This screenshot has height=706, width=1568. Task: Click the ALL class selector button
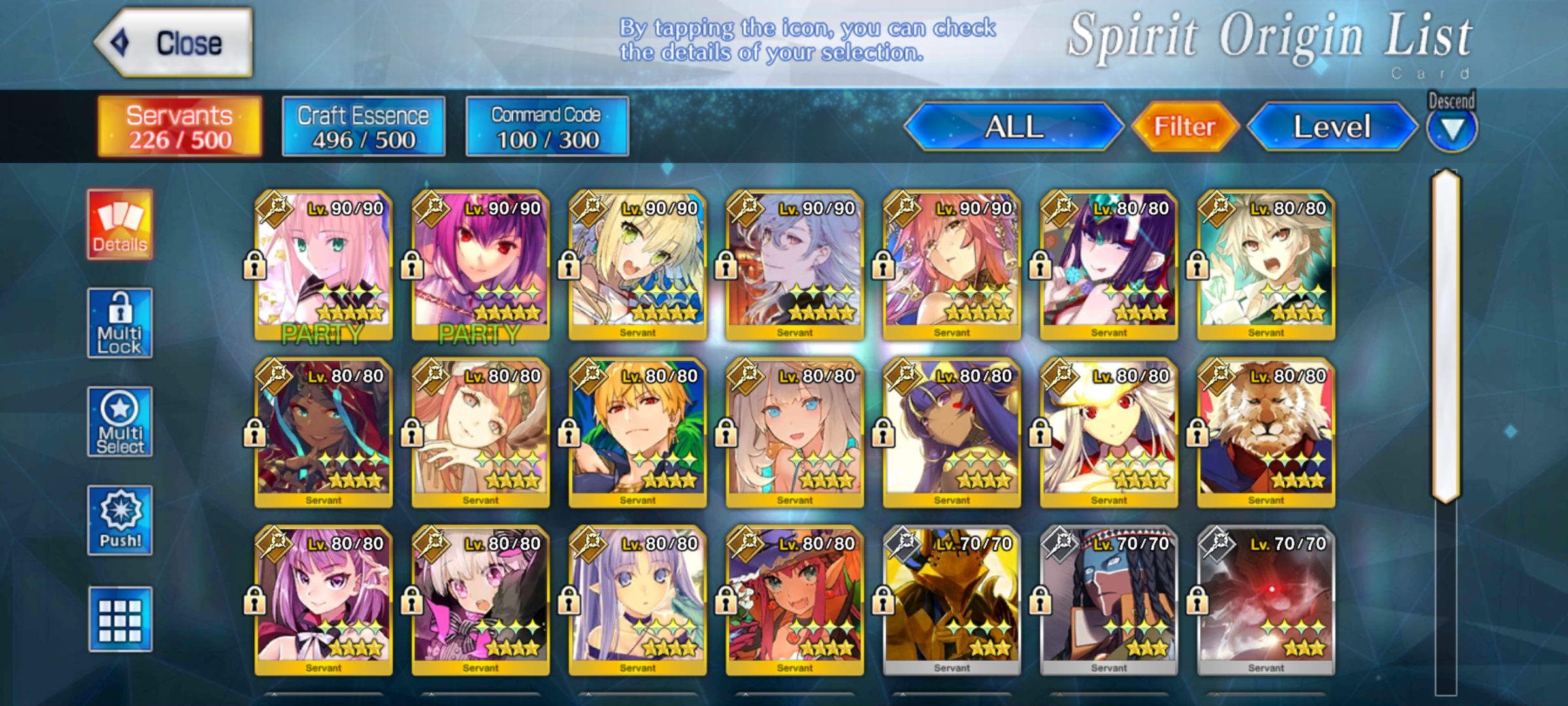coord(1013,127)
